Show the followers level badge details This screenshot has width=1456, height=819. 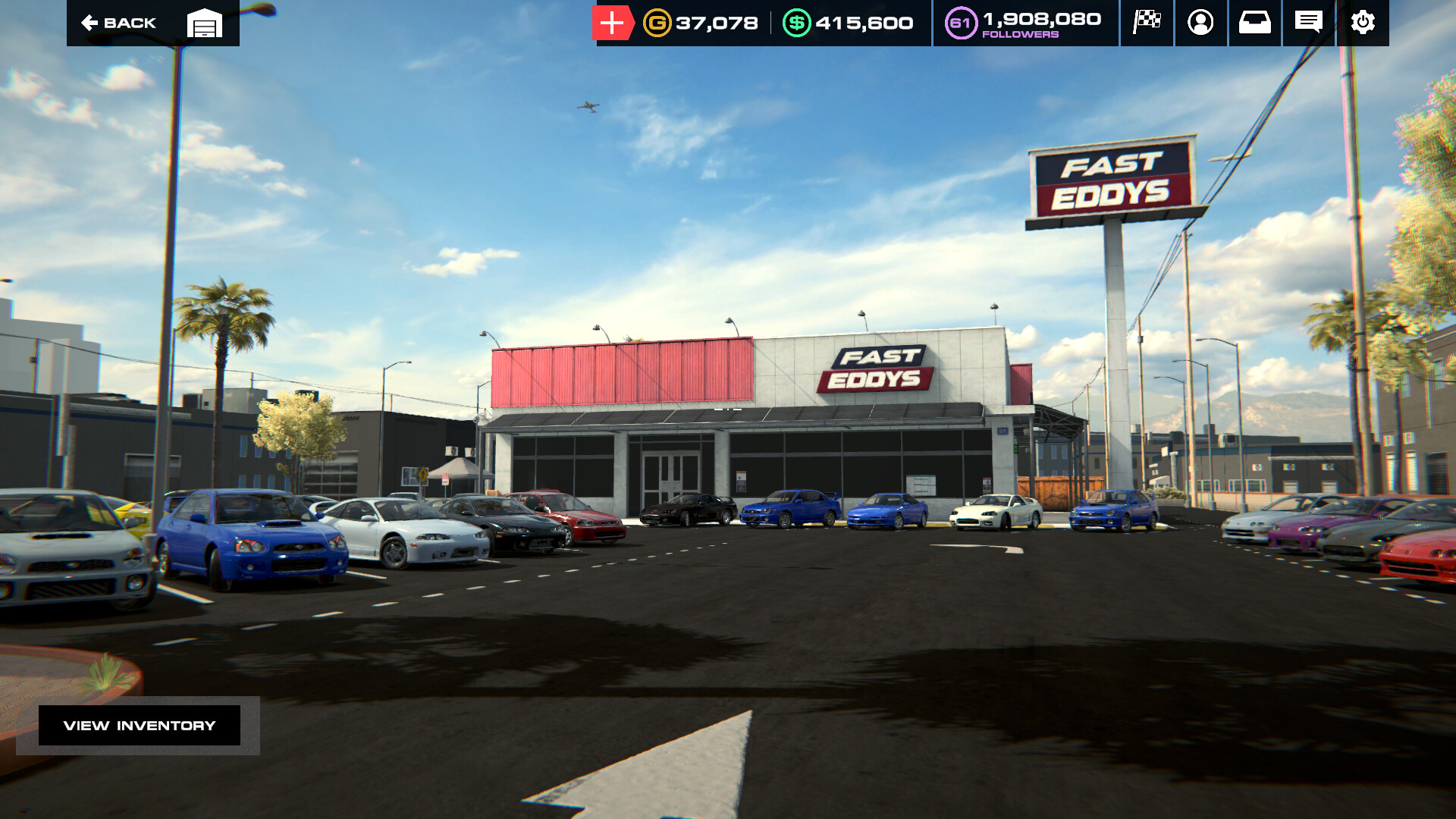(960, 23)
